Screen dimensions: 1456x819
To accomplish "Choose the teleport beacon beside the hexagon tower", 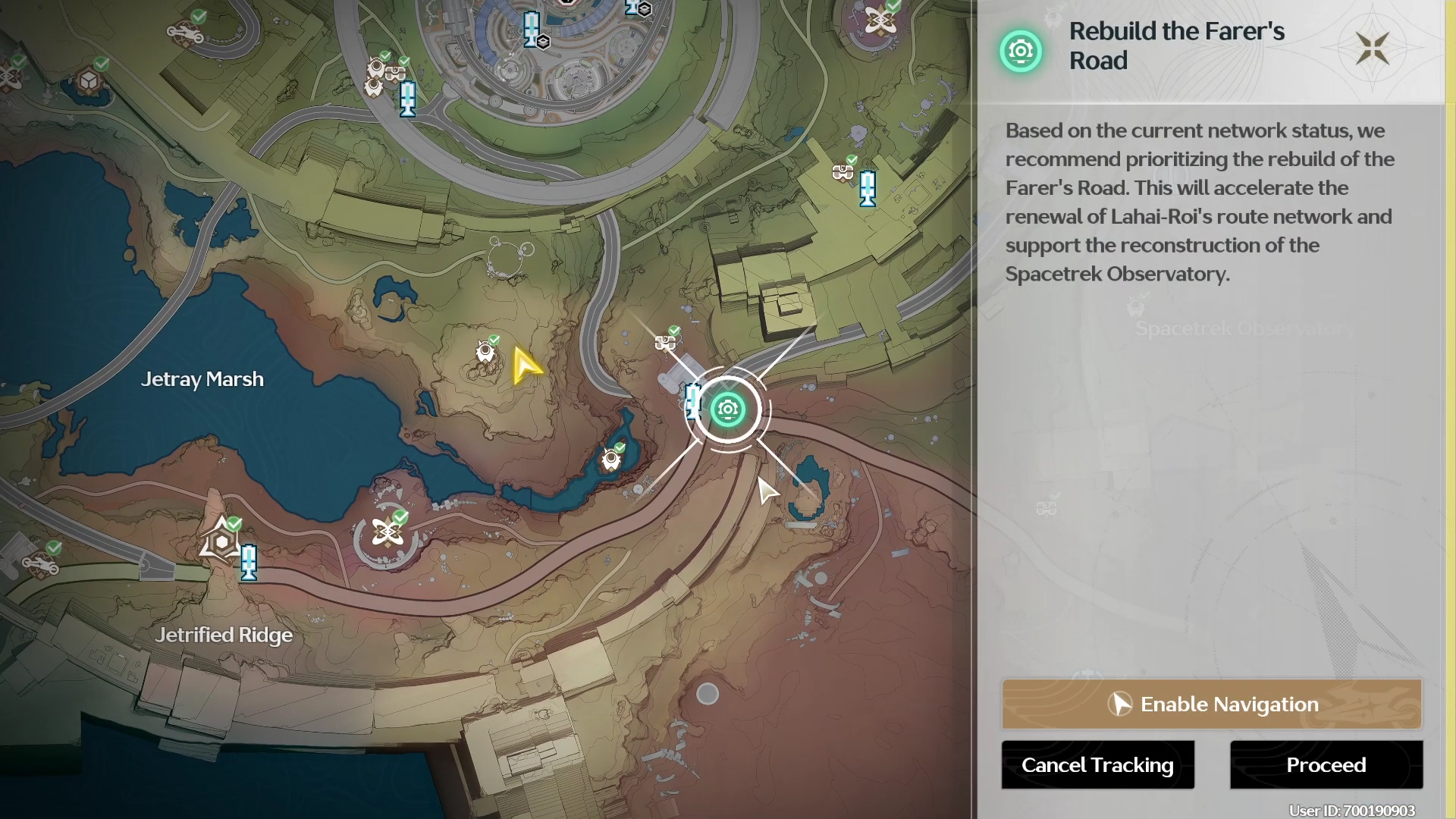I will tap(249, 563).
